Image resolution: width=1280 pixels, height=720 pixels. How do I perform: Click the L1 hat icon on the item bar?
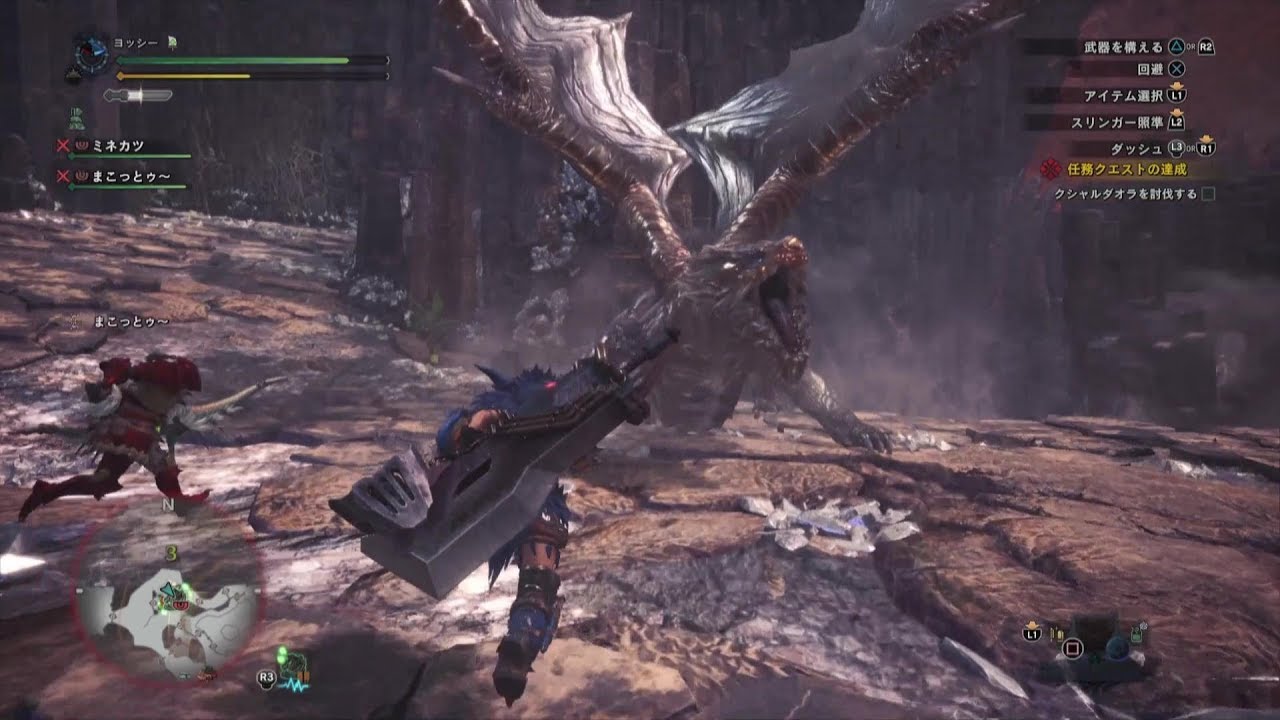[x=1032, y=633]
